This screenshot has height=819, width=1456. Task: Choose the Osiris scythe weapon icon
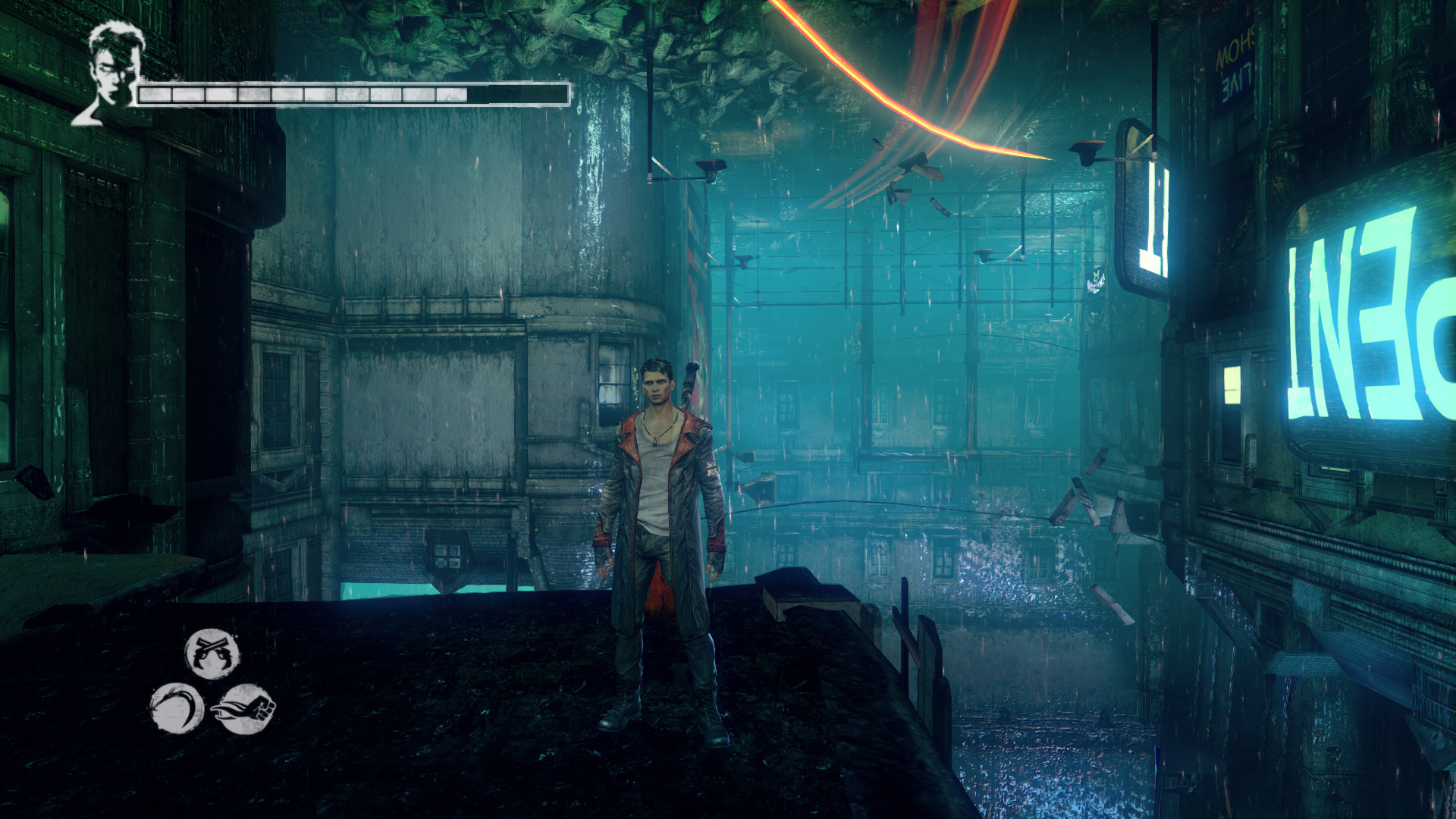click(177, 708)
